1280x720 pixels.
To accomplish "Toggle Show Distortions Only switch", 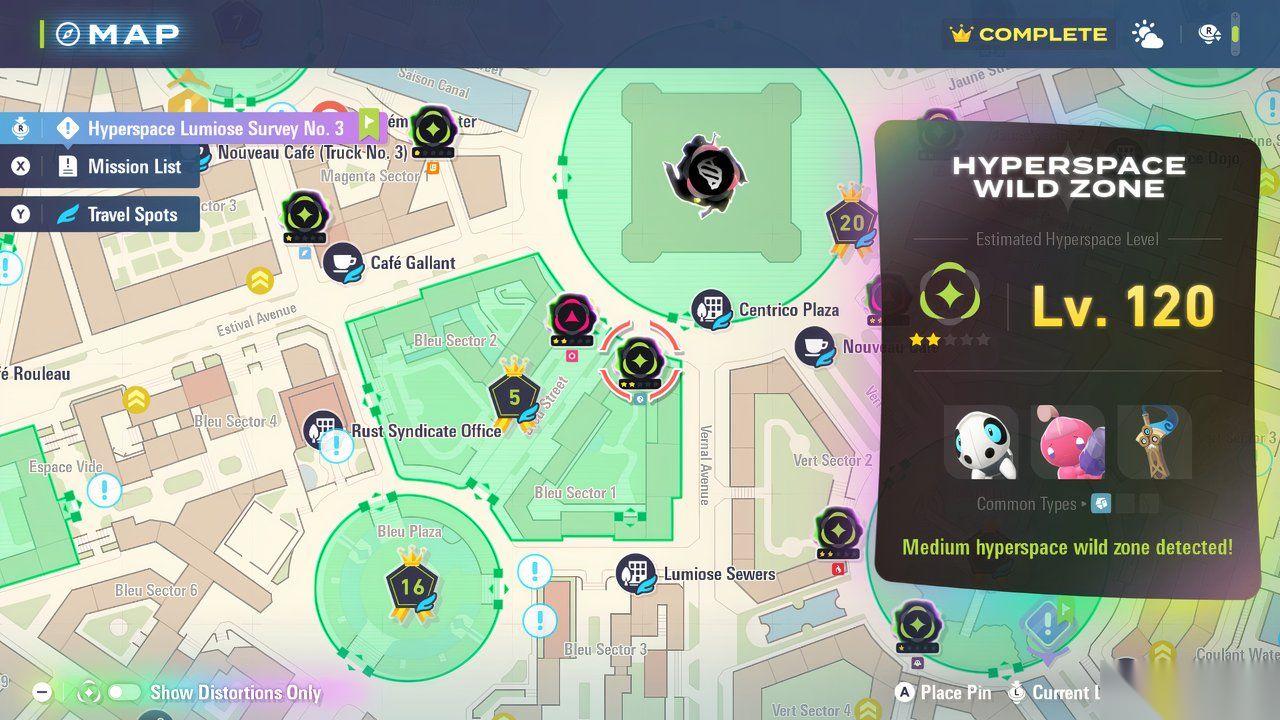I will tap(125, 692).
